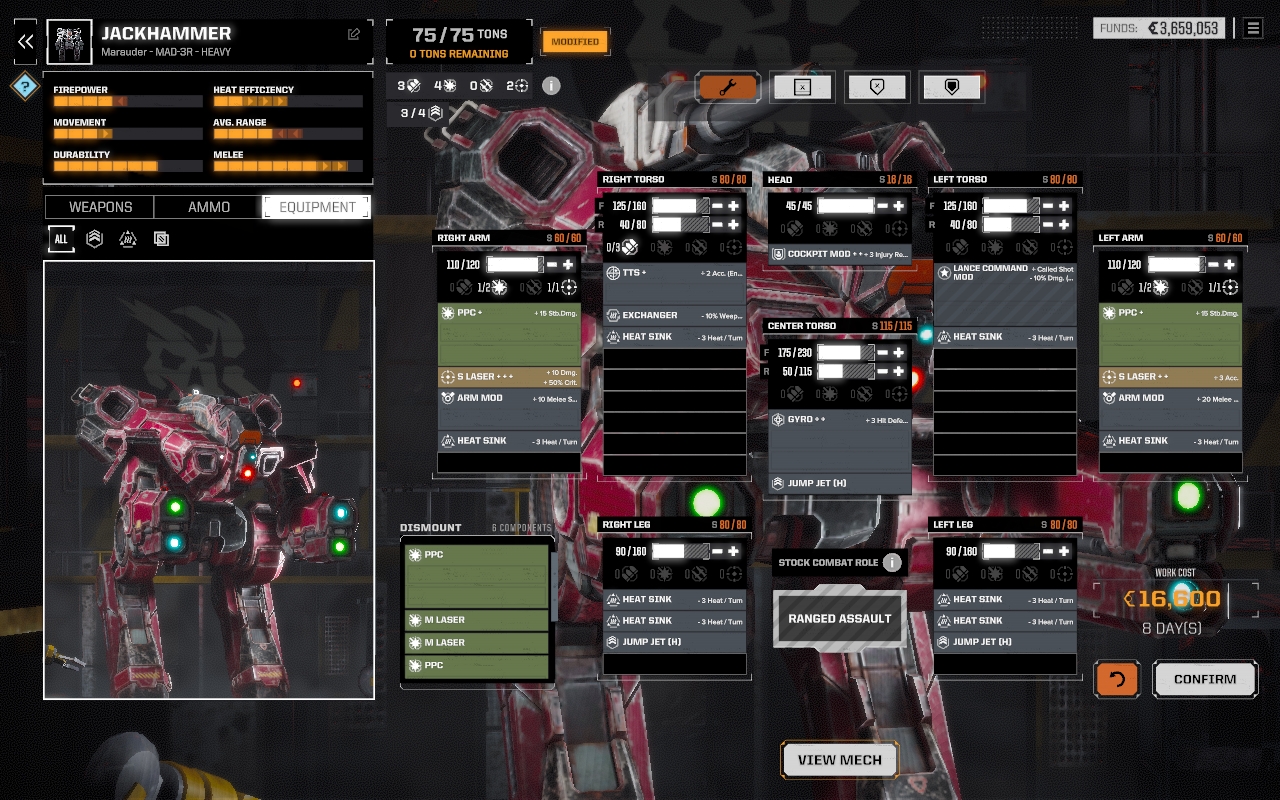Undo changes with the orange revert button
The image size is (1280, 800).
coord(1117,679)
